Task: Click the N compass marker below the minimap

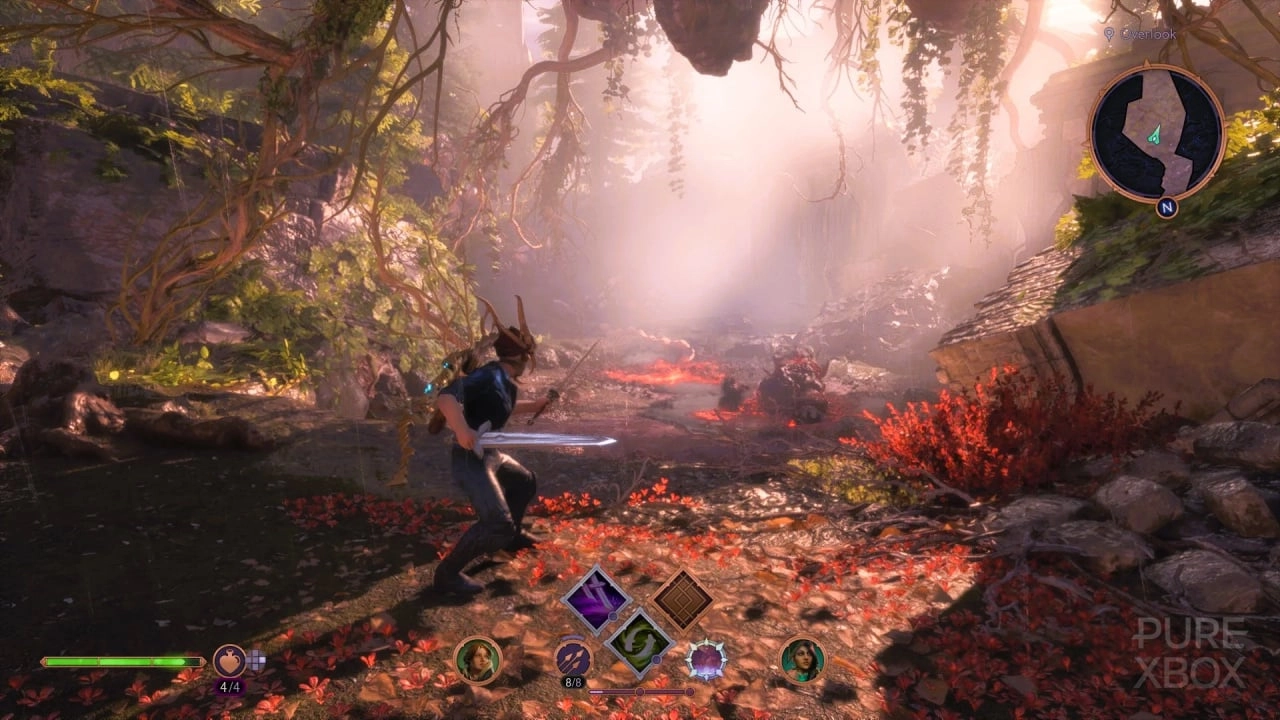Action: [x=1166, y=207]
